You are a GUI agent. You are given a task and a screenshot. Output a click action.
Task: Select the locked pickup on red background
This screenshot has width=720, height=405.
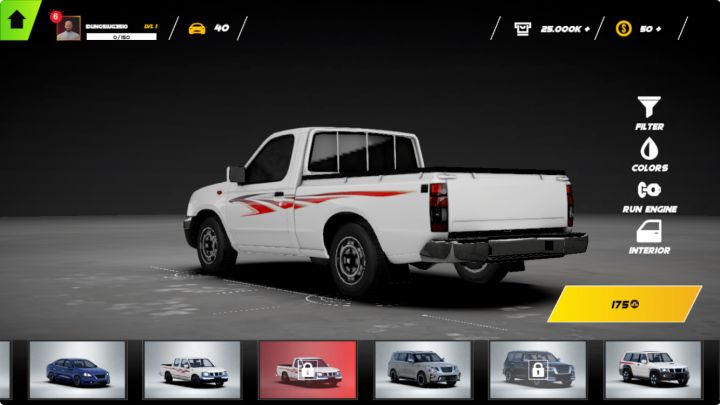pyautogui.click(x=307, y=370)
